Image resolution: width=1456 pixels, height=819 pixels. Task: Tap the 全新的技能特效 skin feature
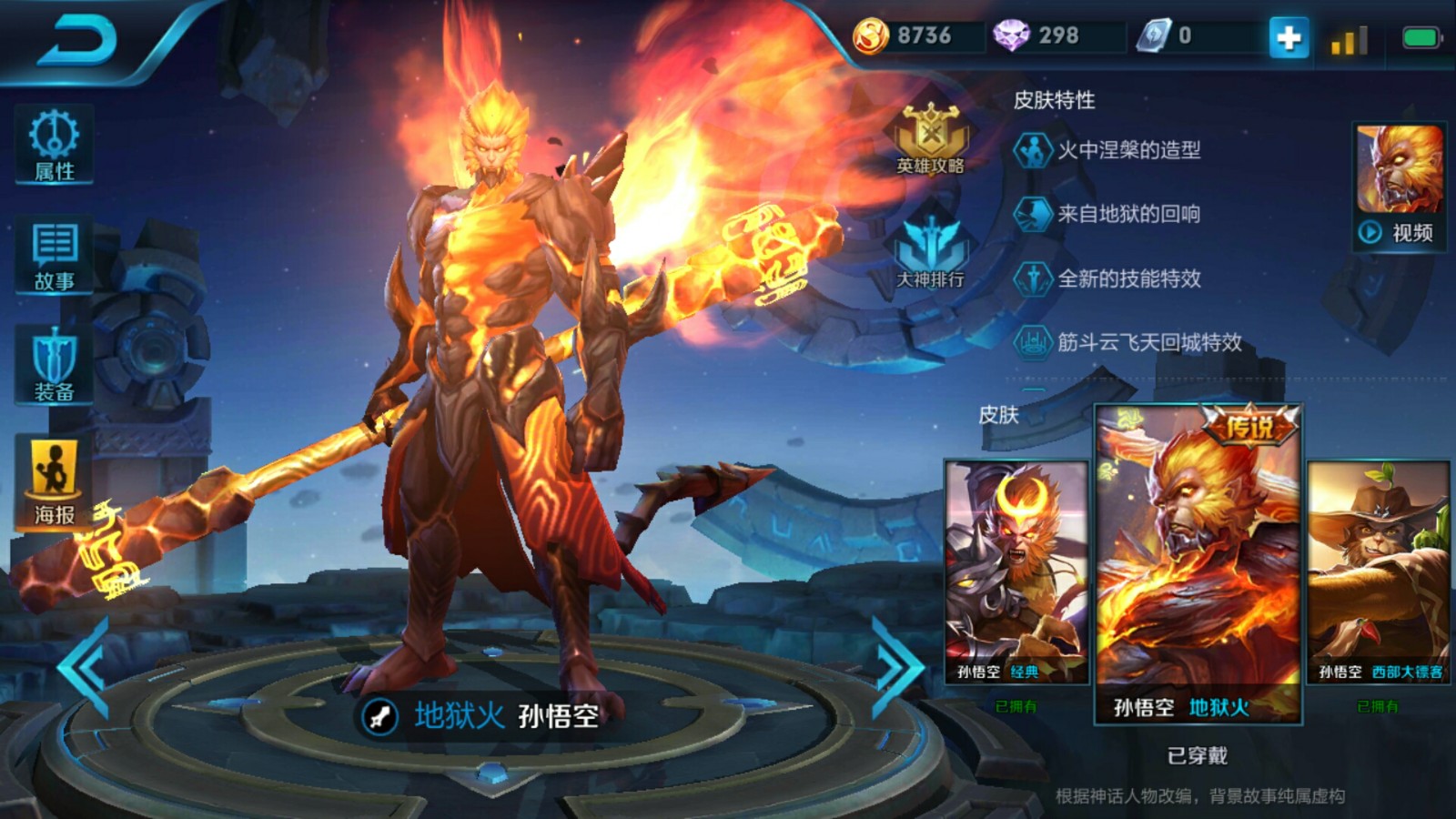point(1128,278)
